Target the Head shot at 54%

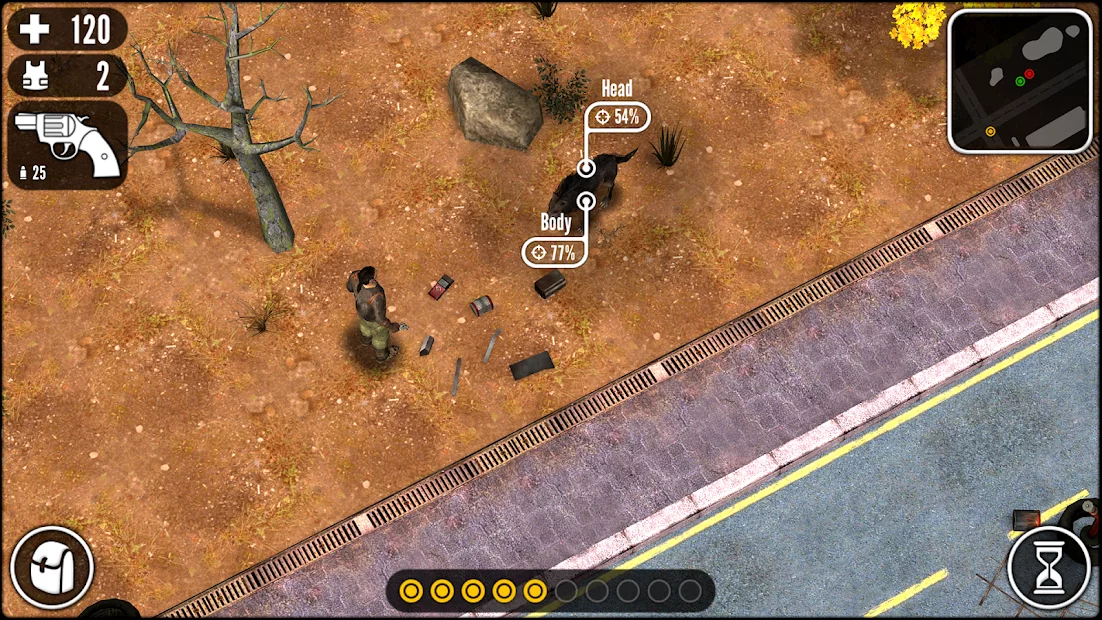tap(618, 117)
